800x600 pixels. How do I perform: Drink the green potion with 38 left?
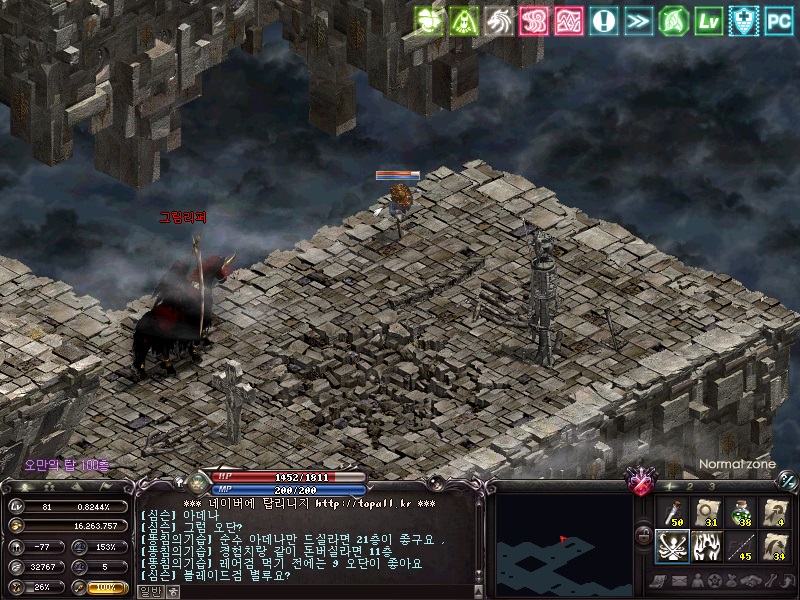pos(741,513)
